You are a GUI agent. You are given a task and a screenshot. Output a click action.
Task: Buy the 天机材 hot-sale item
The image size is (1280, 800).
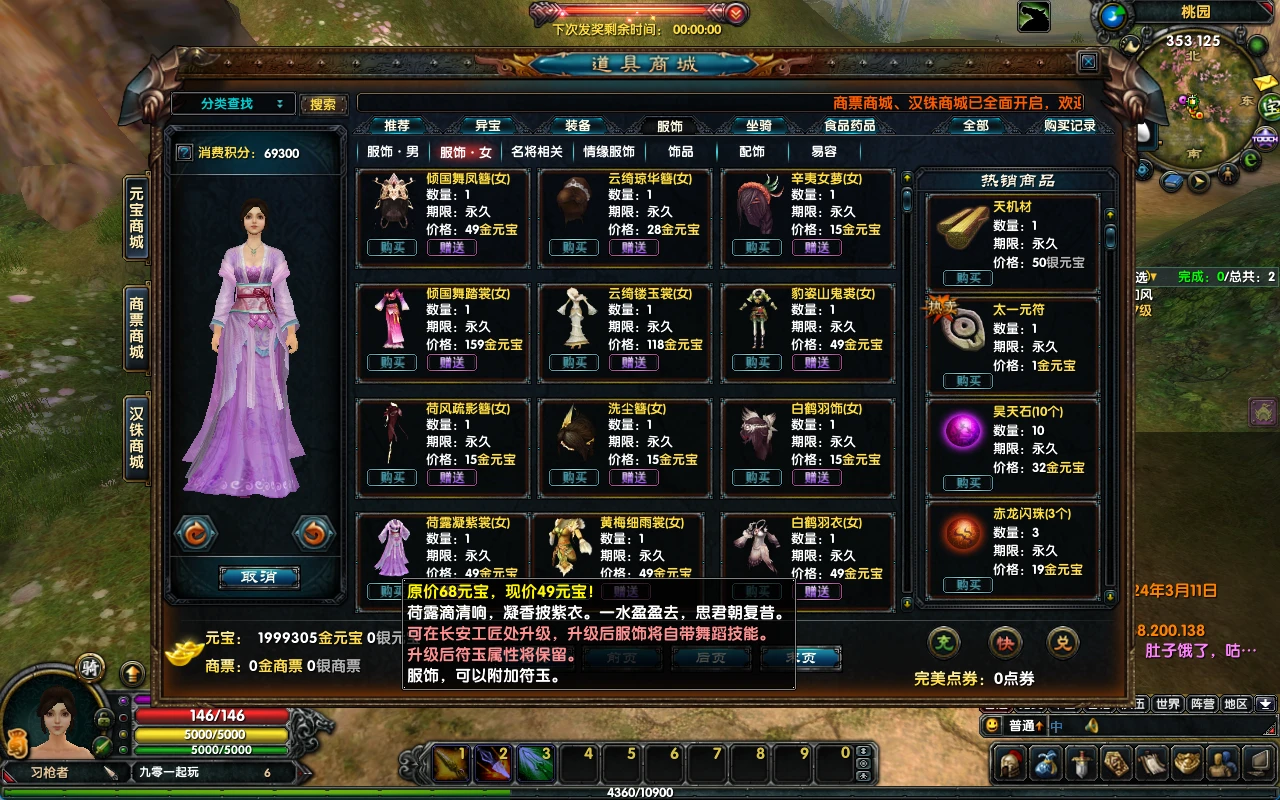(x=968, y=278)
